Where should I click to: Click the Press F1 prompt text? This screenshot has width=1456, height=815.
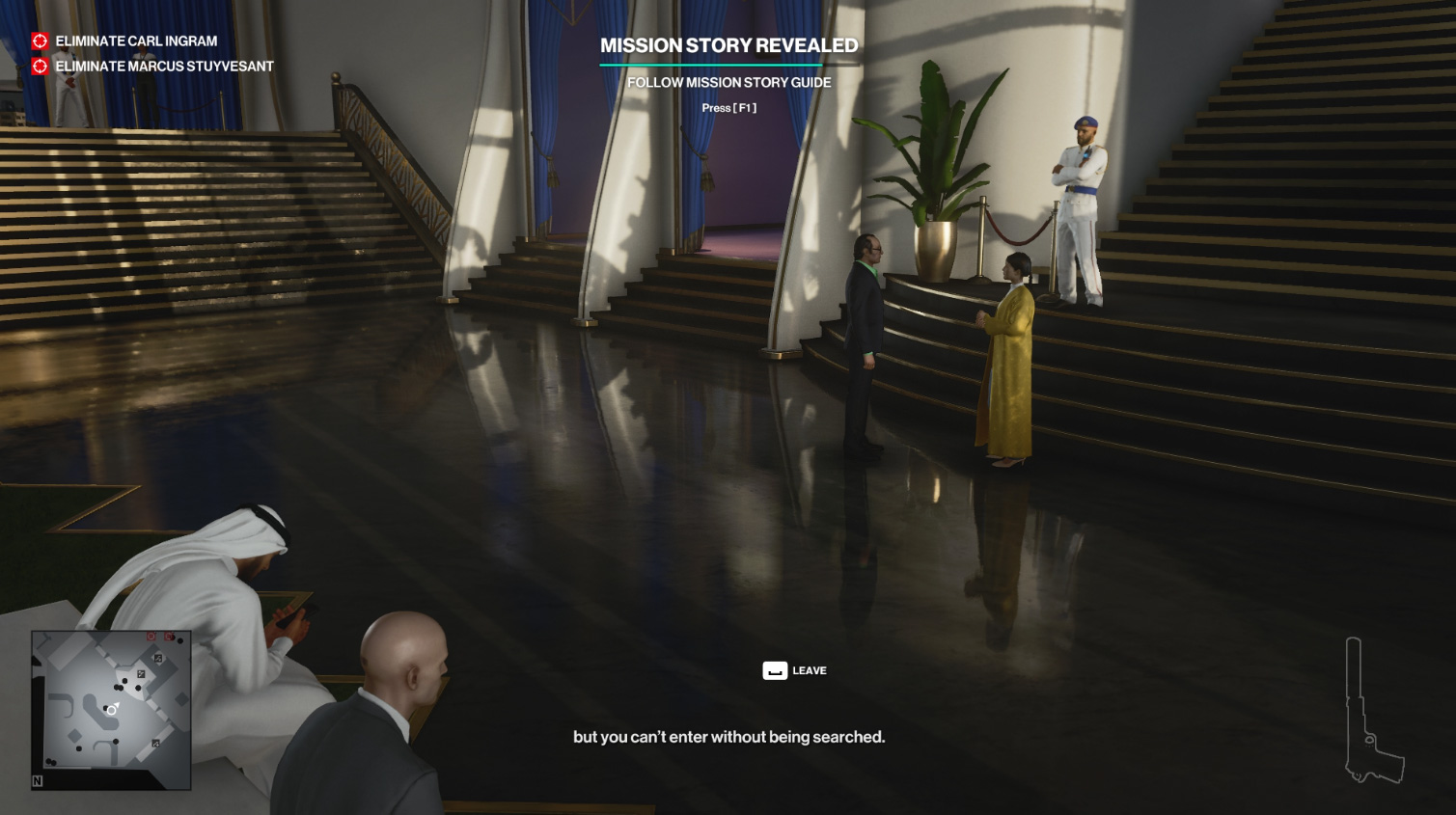729,107
